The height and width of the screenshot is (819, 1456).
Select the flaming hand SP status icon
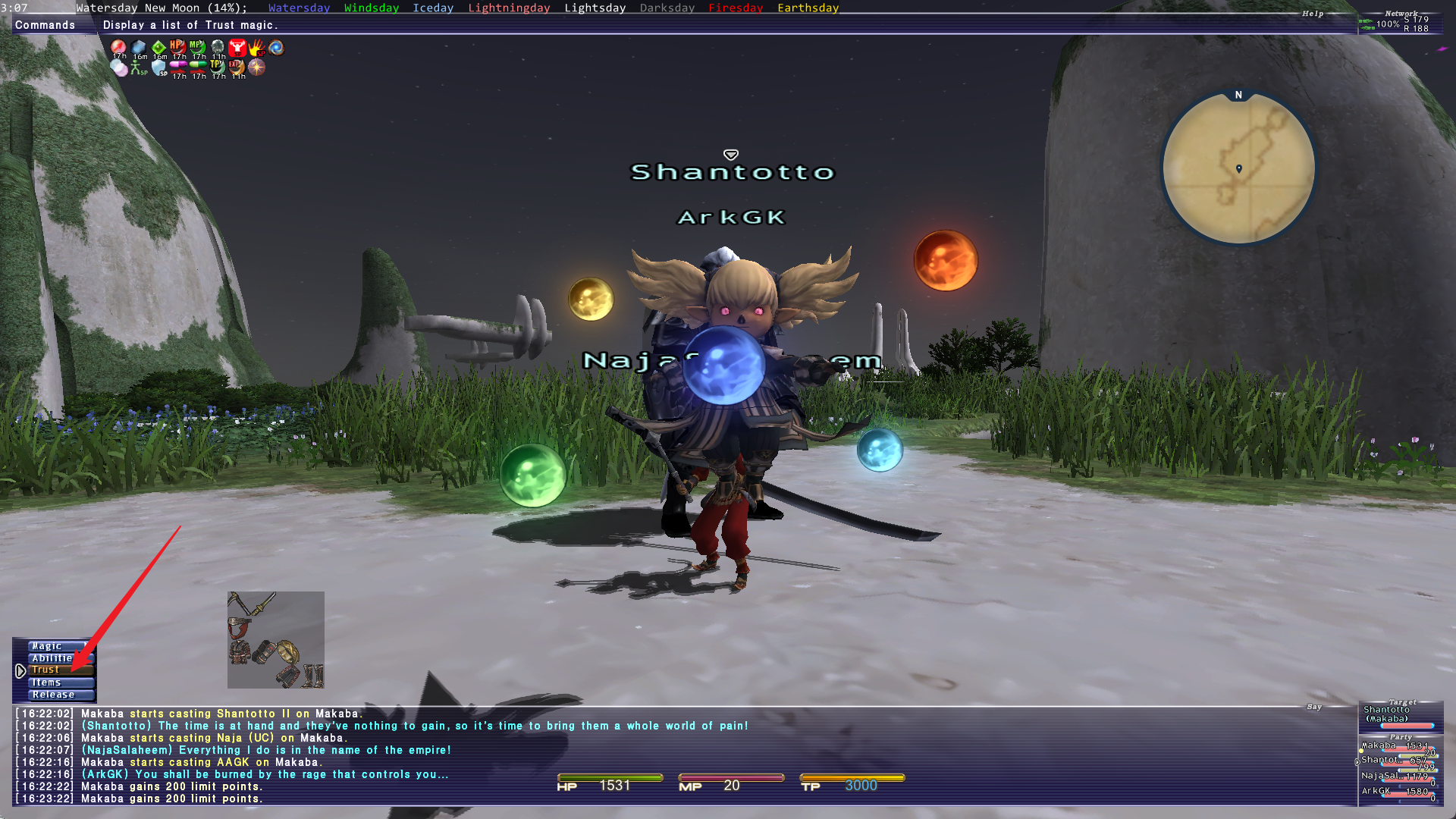pos(257,48)
